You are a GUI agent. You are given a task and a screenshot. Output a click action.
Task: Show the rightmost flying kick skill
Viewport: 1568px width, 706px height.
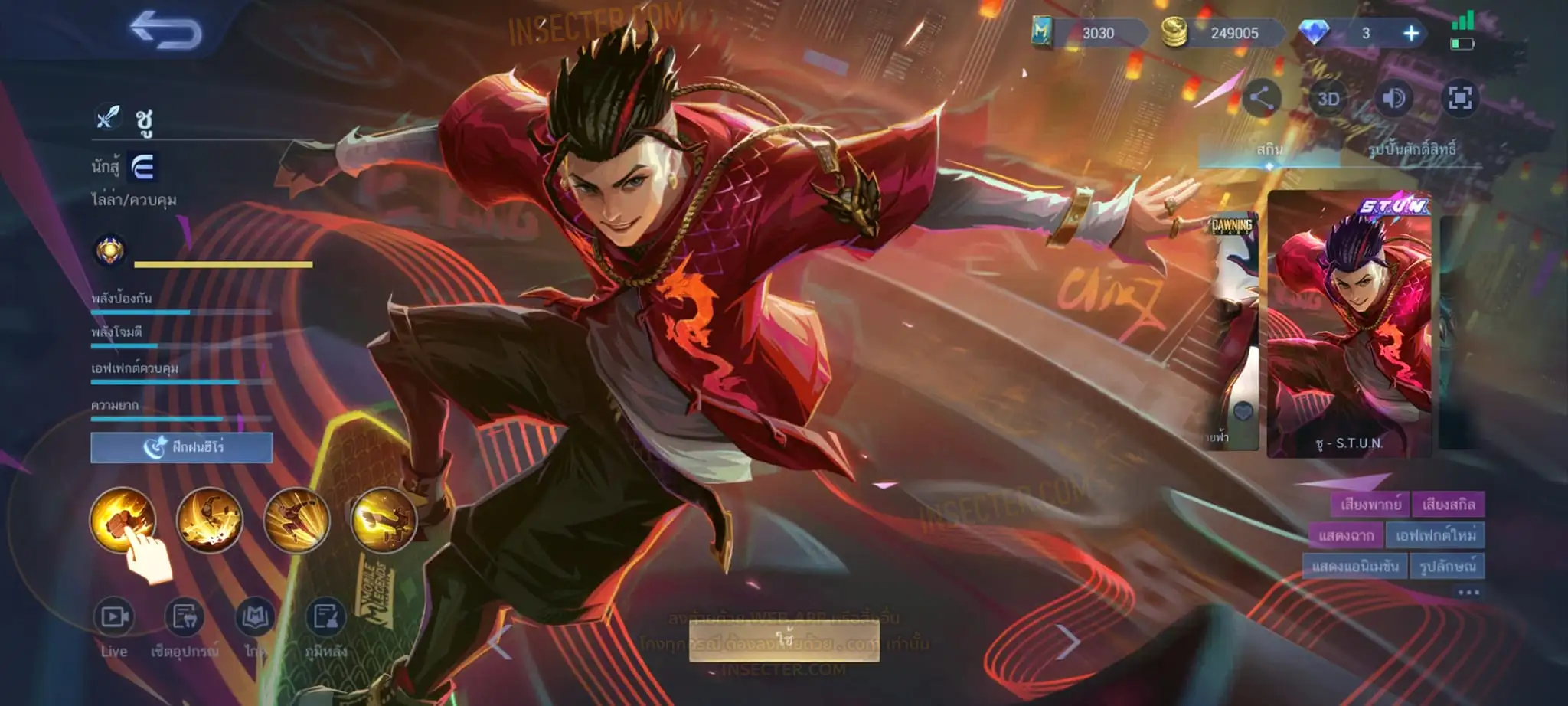[x=384, y=520]
